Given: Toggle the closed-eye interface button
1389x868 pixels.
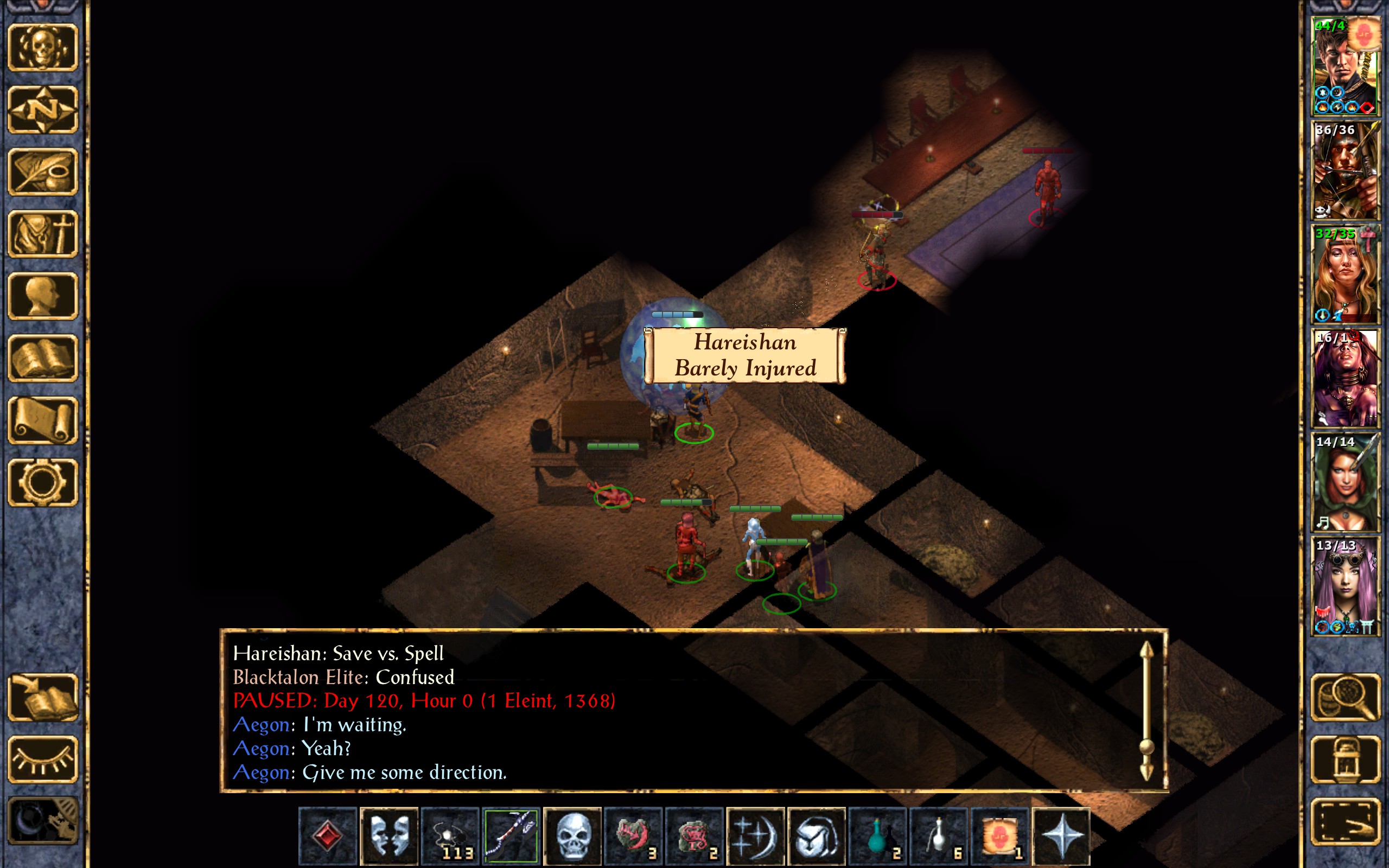Looking at the screenshot, I should click(43, 759).
